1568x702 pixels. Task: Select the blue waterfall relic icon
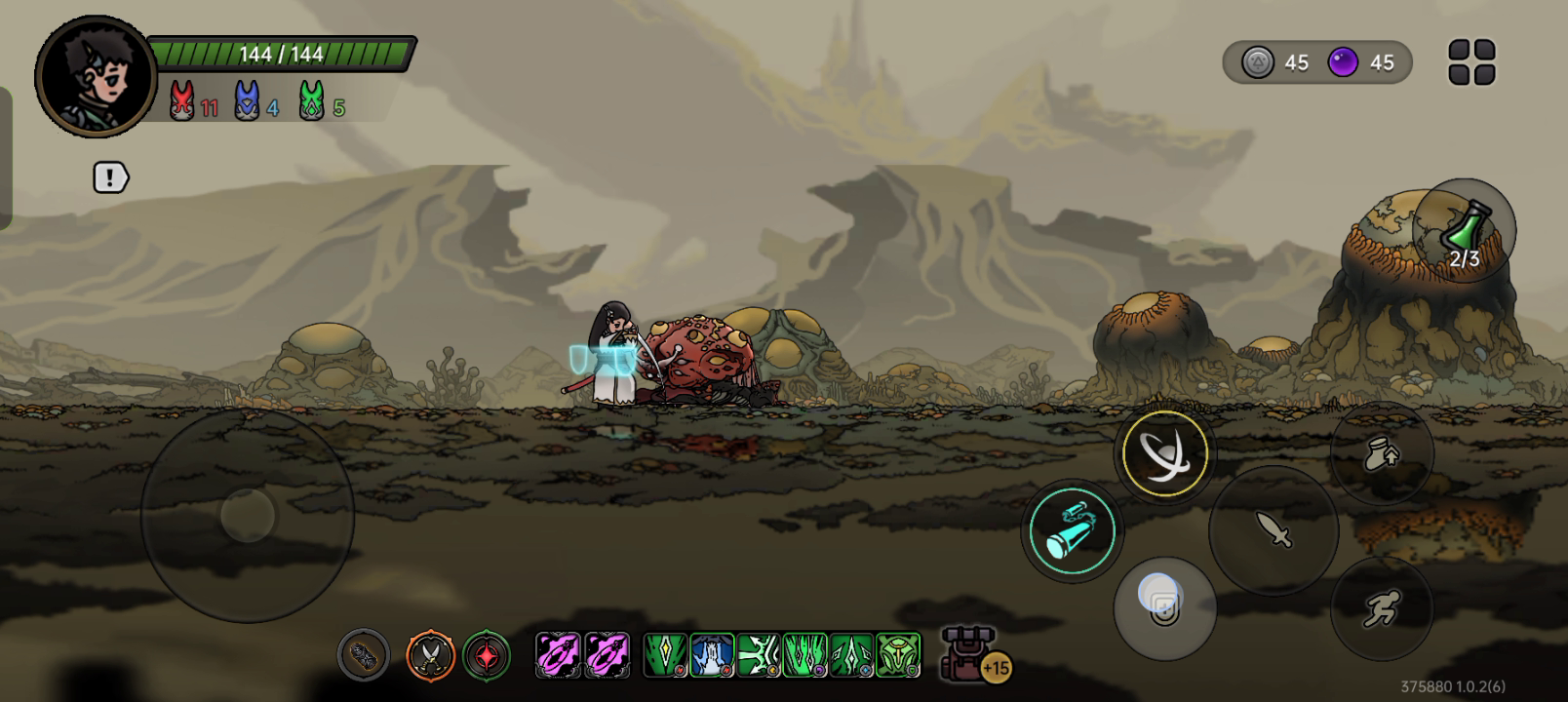(x=712, y=655)
